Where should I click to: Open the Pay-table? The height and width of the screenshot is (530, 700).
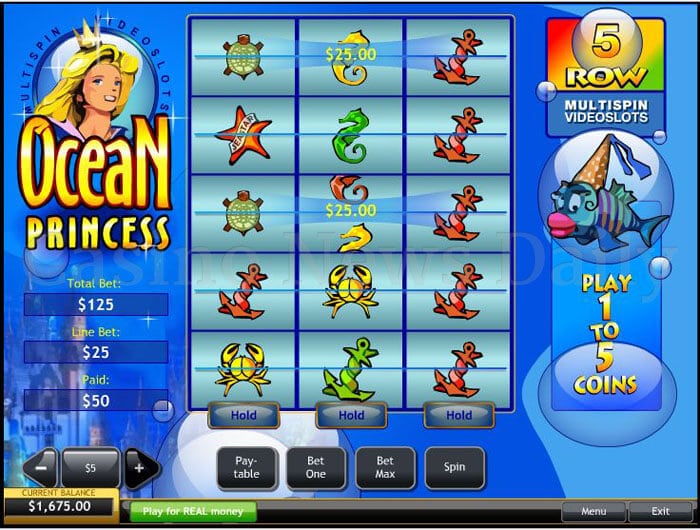click(x=246, y=467)
